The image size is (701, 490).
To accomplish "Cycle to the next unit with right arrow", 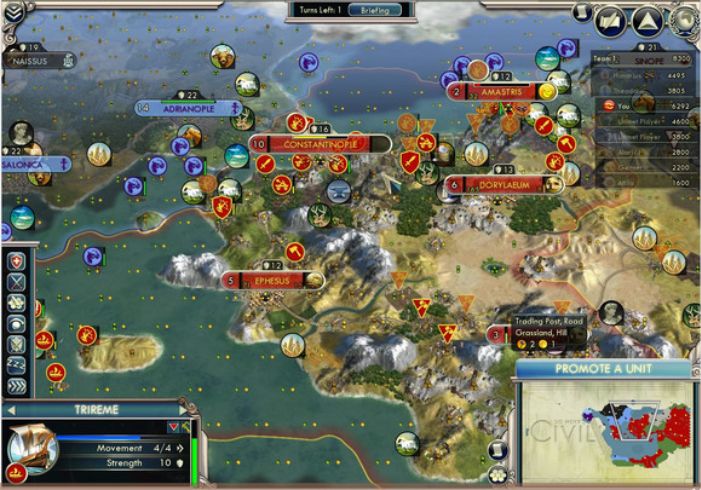I will (x=183, y=410).
